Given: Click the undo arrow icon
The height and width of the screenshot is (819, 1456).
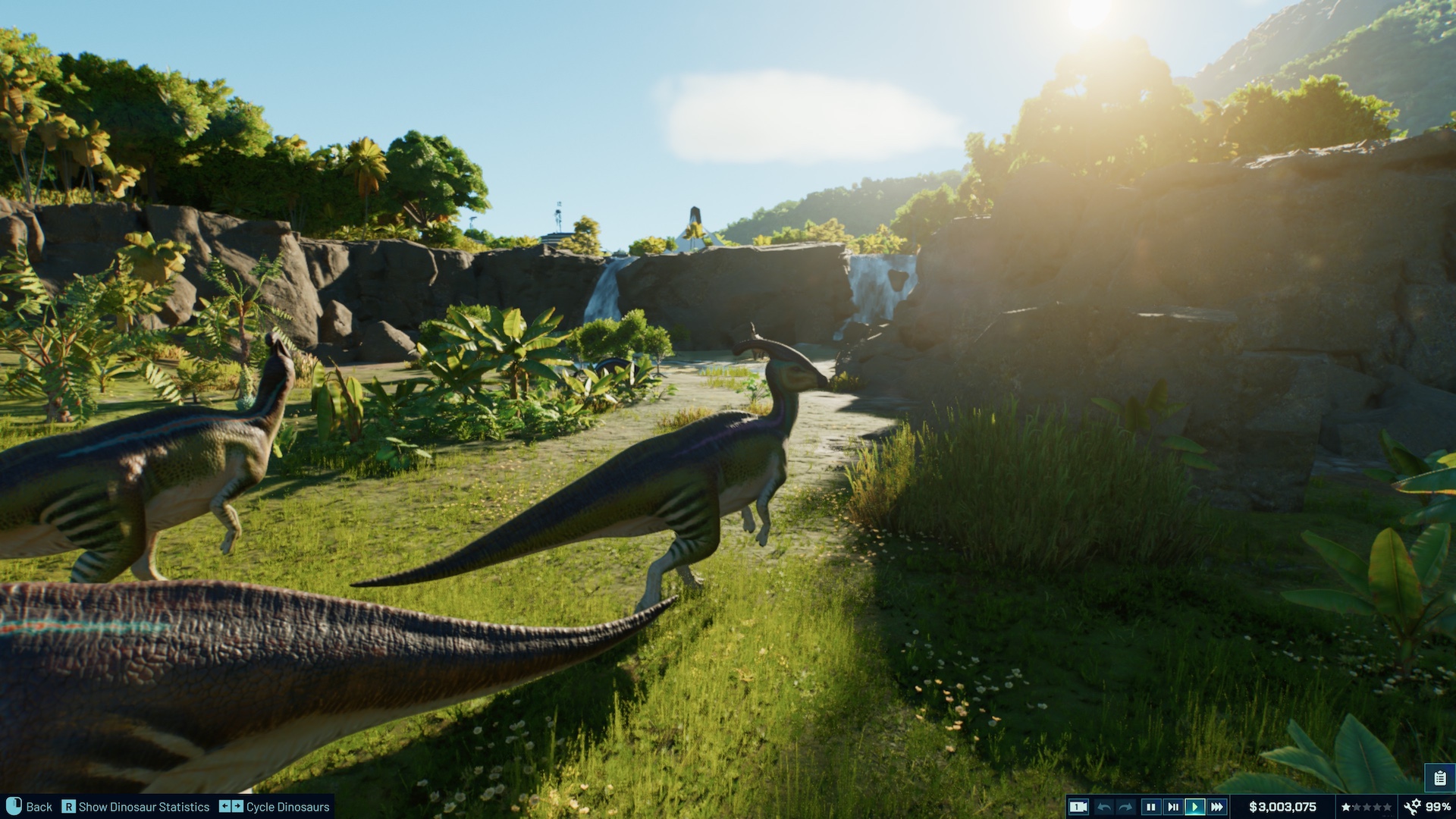Looking at the screenshot, I should click(x=1103, y=806).
